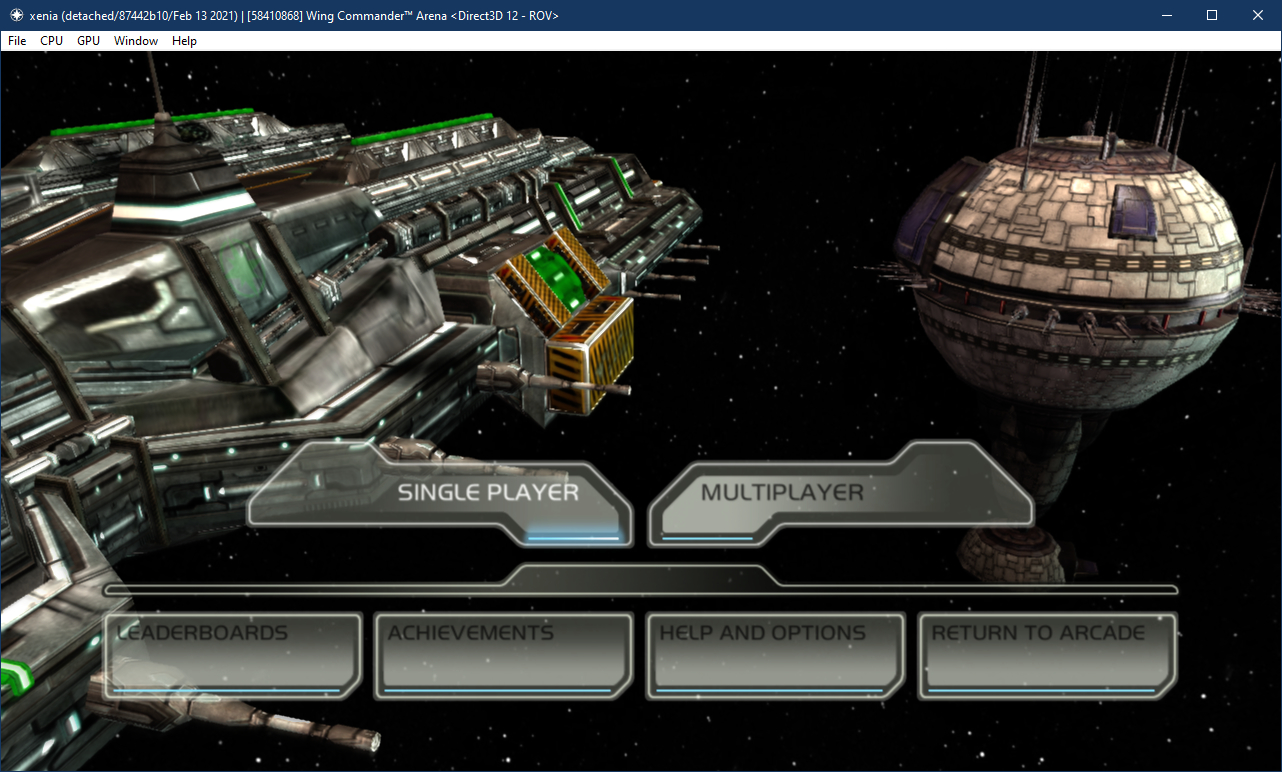Open the emulator File menu
The image size is (1282, 772).
(x=17, y=41)
